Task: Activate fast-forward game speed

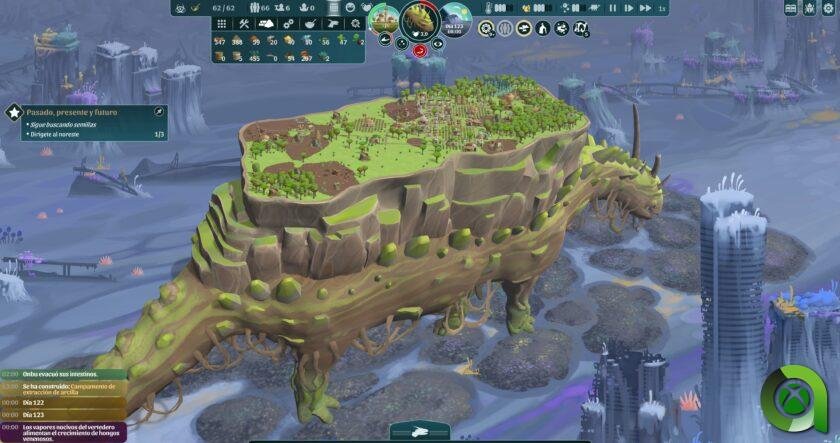Action: click(645, 8)
